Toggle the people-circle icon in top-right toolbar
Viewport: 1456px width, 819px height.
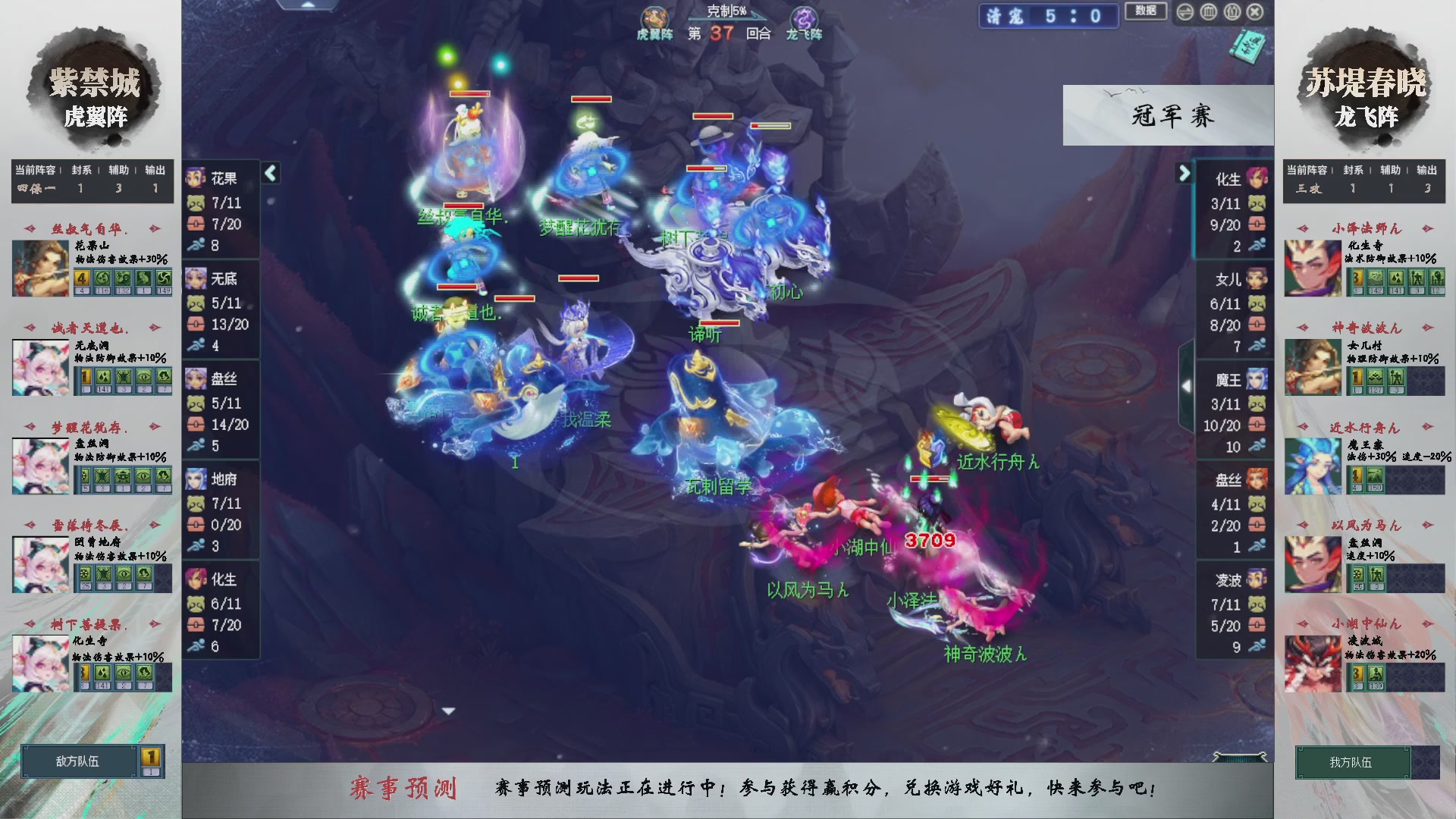1232,11
